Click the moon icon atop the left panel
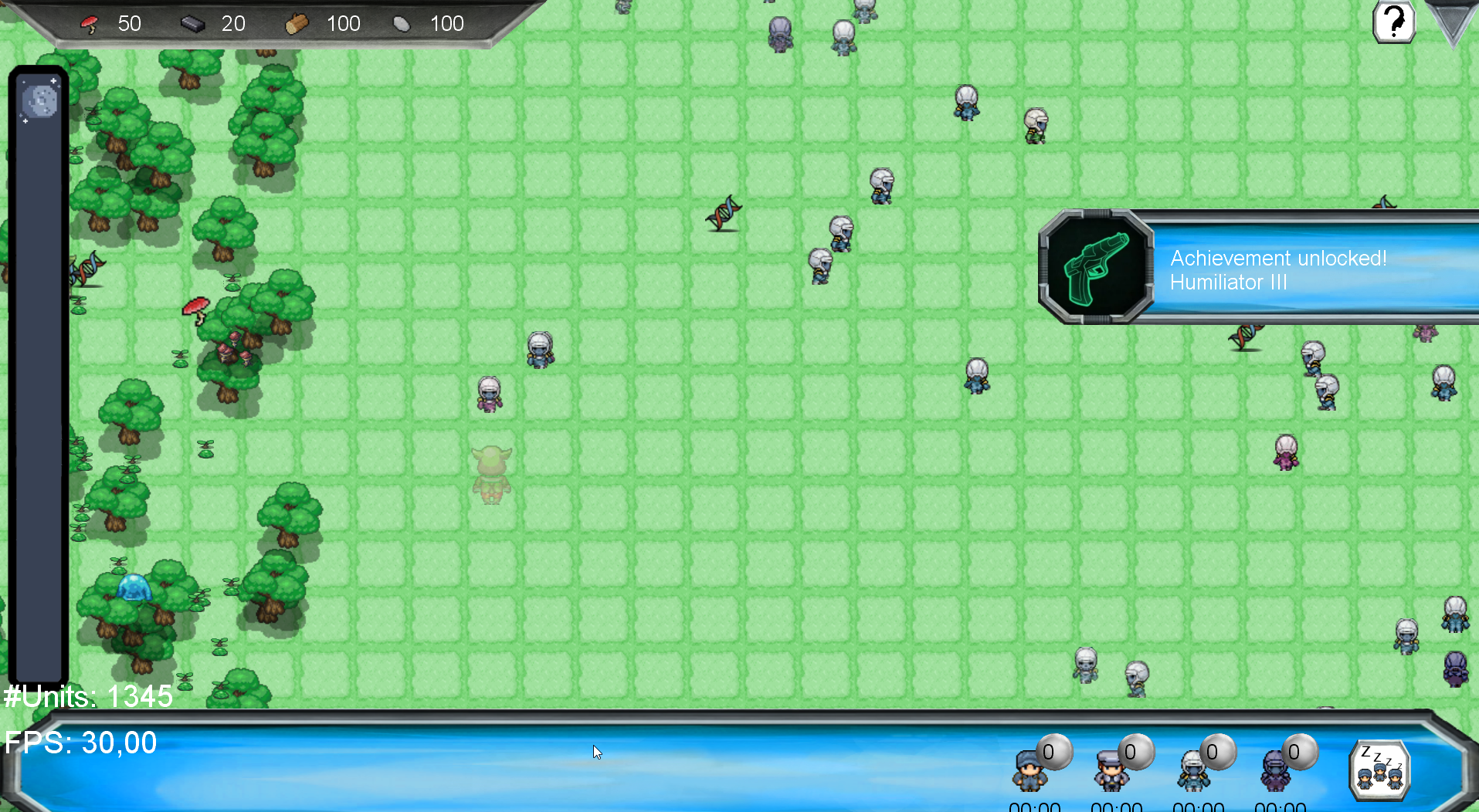1479x812 pixels. coord(38,100)
